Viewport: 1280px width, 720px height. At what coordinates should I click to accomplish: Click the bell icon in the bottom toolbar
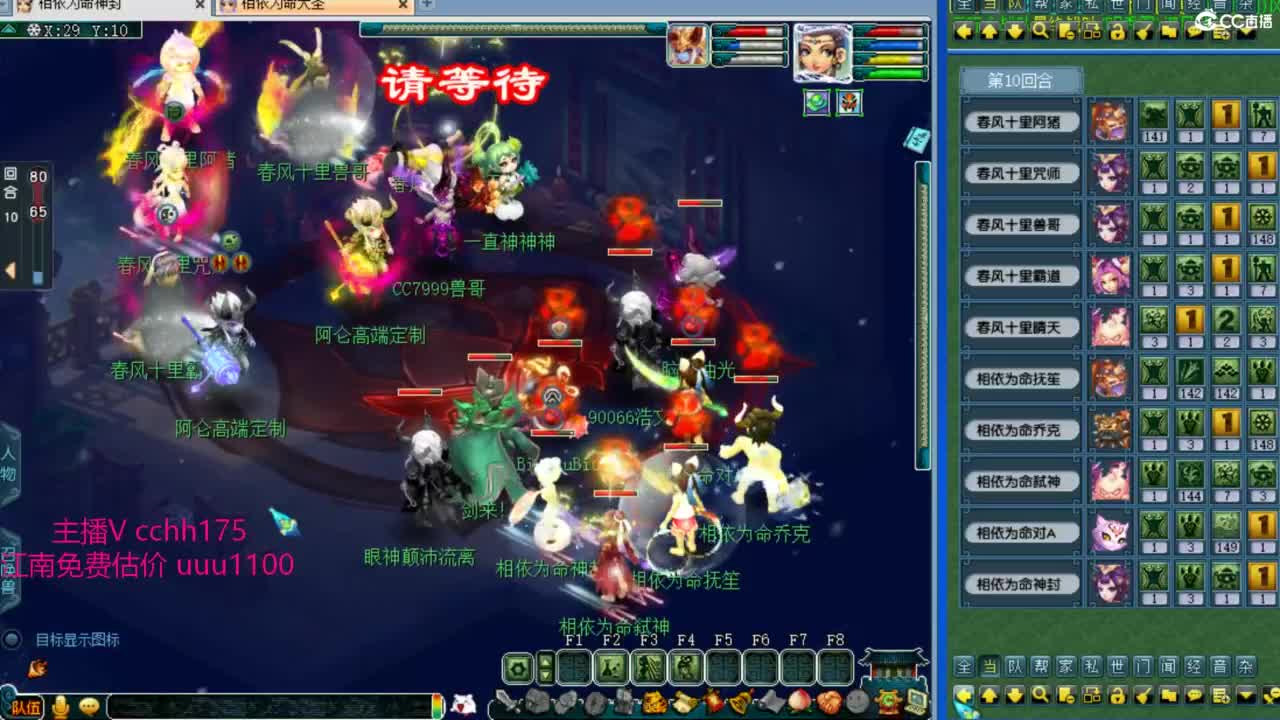click(740, 701)
